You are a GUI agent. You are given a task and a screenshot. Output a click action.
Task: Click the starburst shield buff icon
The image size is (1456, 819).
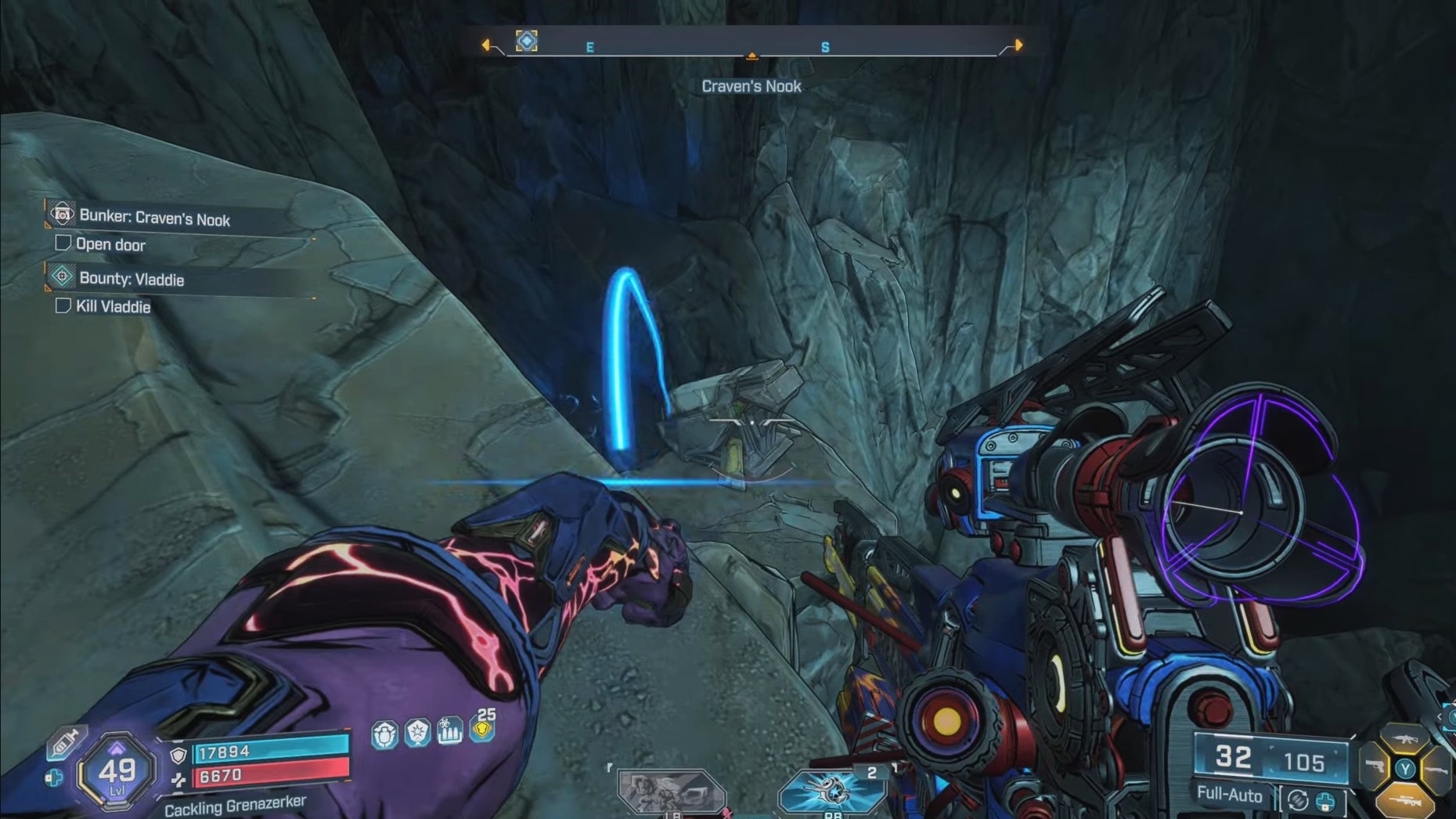417,733
